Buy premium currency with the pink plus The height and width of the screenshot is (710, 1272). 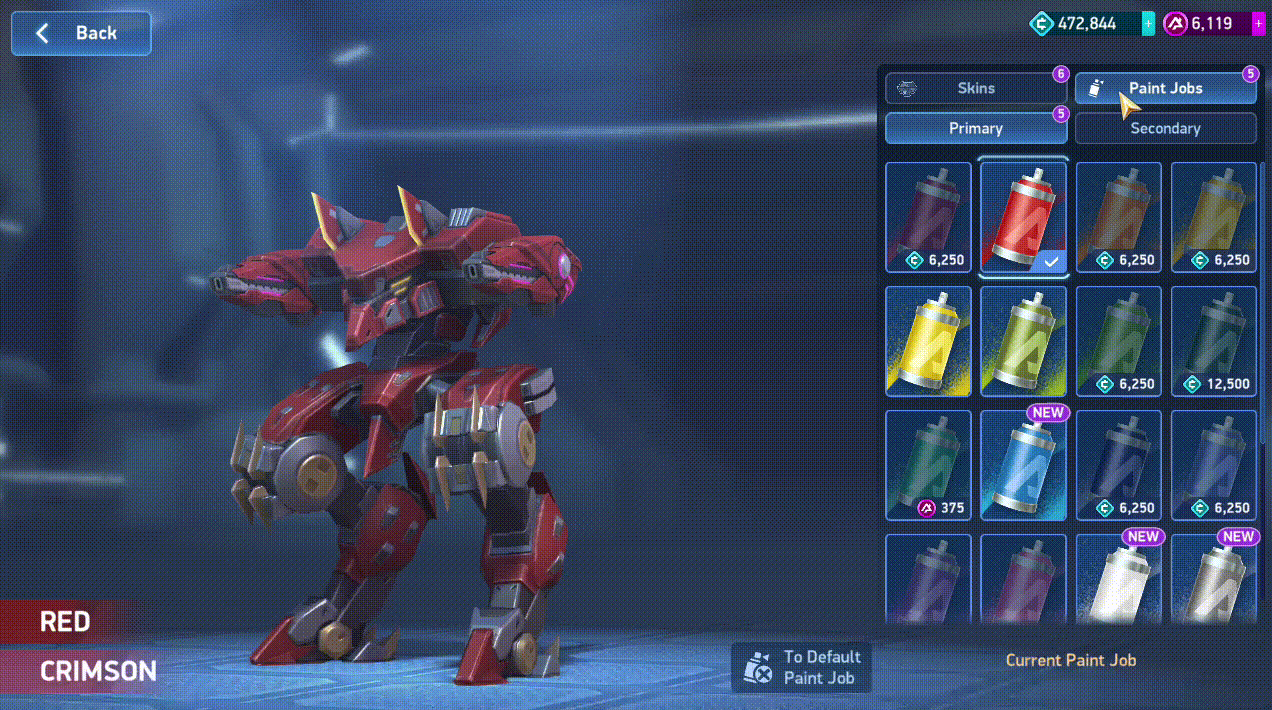1258,23
